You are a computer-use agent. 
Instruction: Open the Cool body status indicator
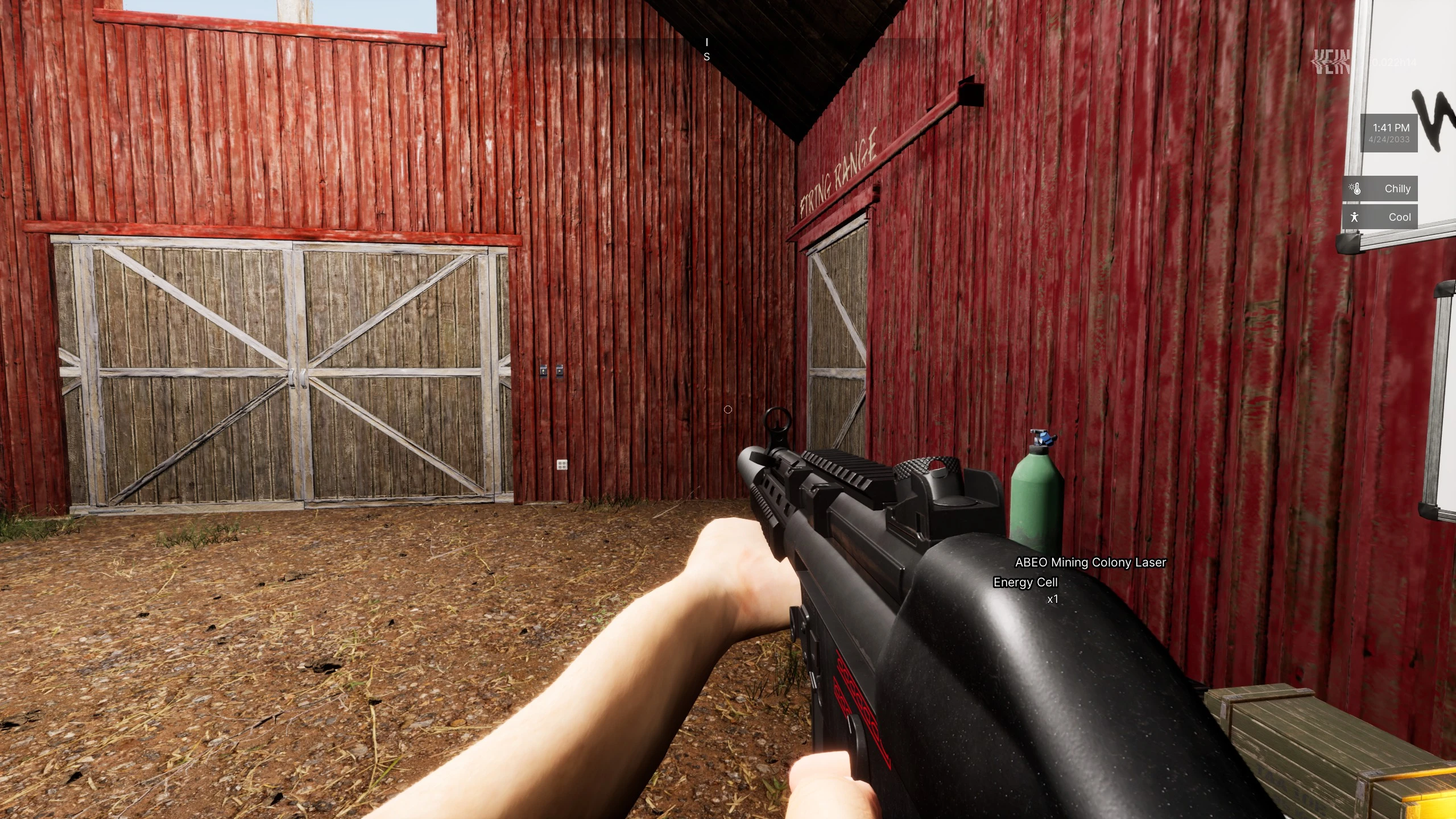1380,217
